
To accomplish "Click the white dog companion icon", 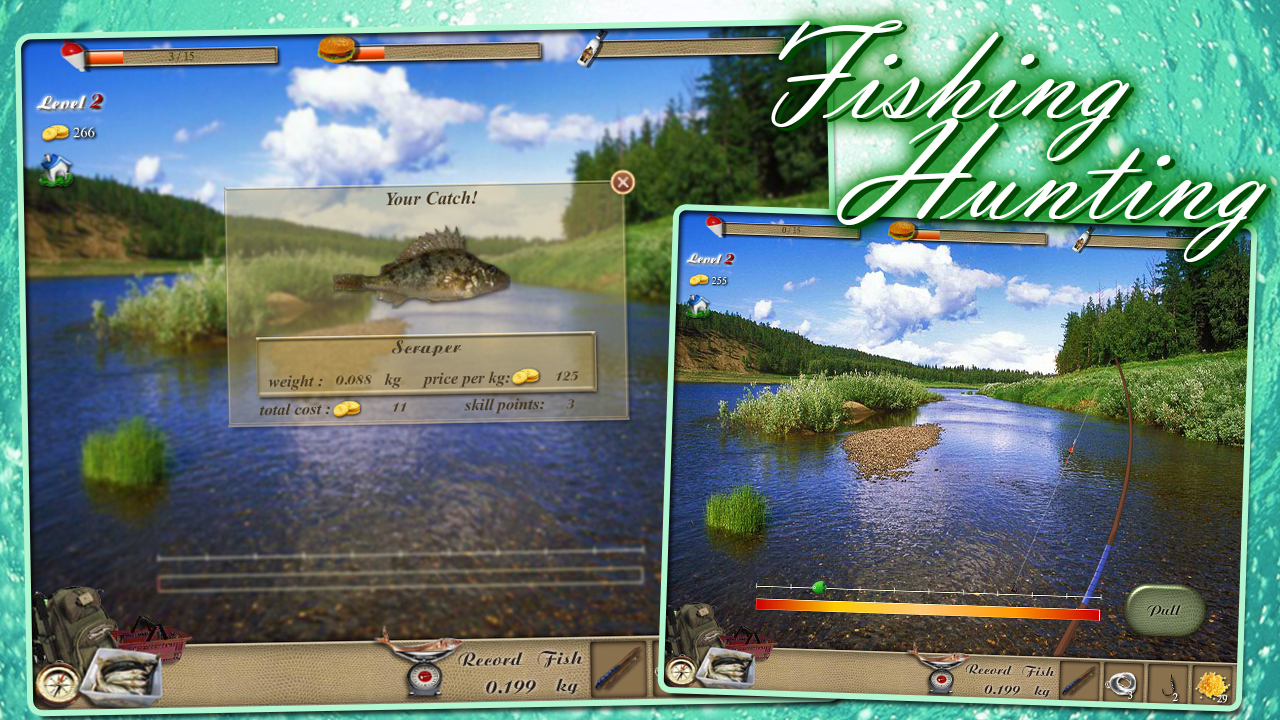I will [x=55, y=170].
